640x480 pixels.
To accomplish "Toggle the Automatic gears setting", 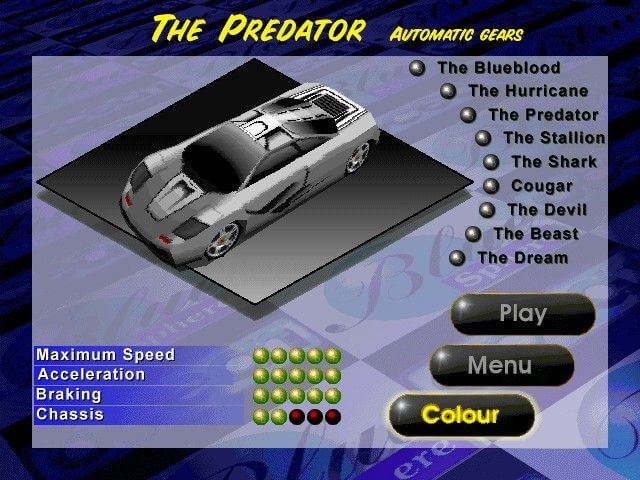I will (x=457, y=35).
